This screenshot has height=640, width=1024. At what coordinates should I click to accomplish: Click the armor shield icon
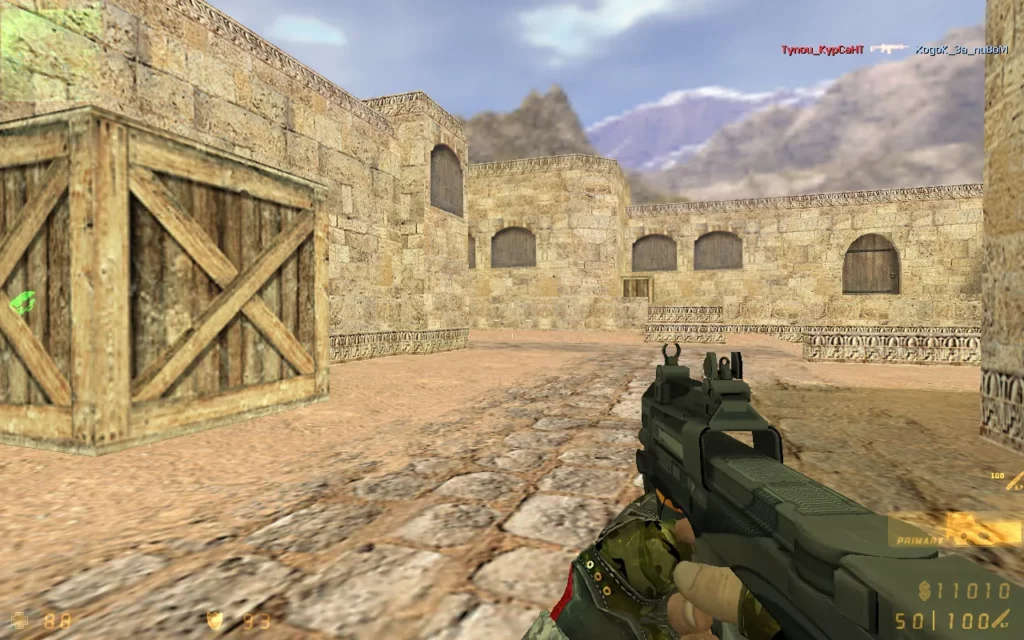pyautogui.click(x=213, y=620)
